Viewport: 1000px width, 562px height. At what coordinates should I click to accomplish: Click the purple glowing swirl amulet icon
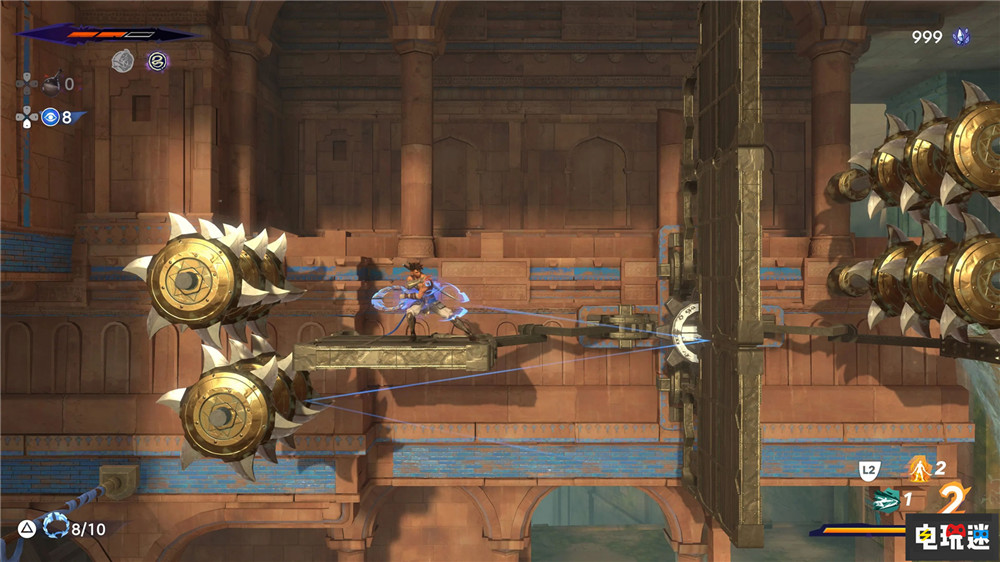pos(157,61)
